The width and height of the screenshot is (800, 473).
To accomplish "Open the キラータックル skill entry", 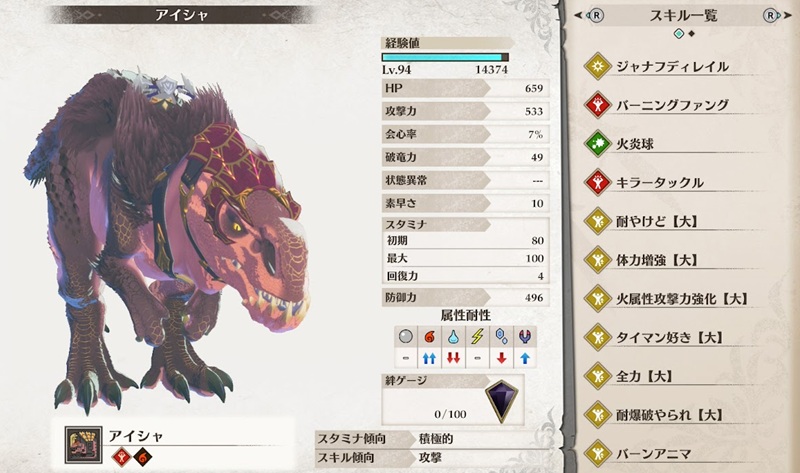I will (672, 182).
